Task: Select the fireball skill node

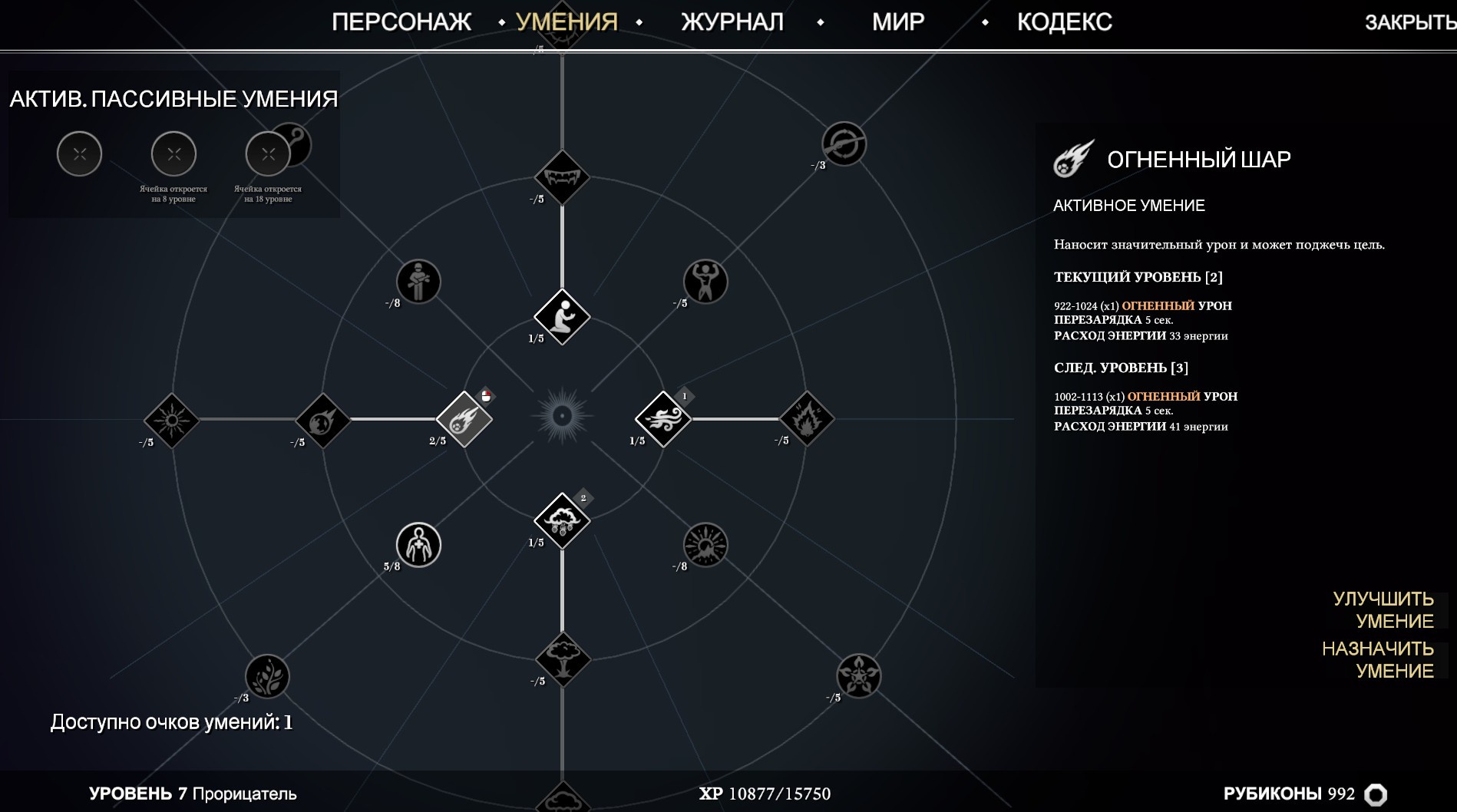Action: pos(464,419)
